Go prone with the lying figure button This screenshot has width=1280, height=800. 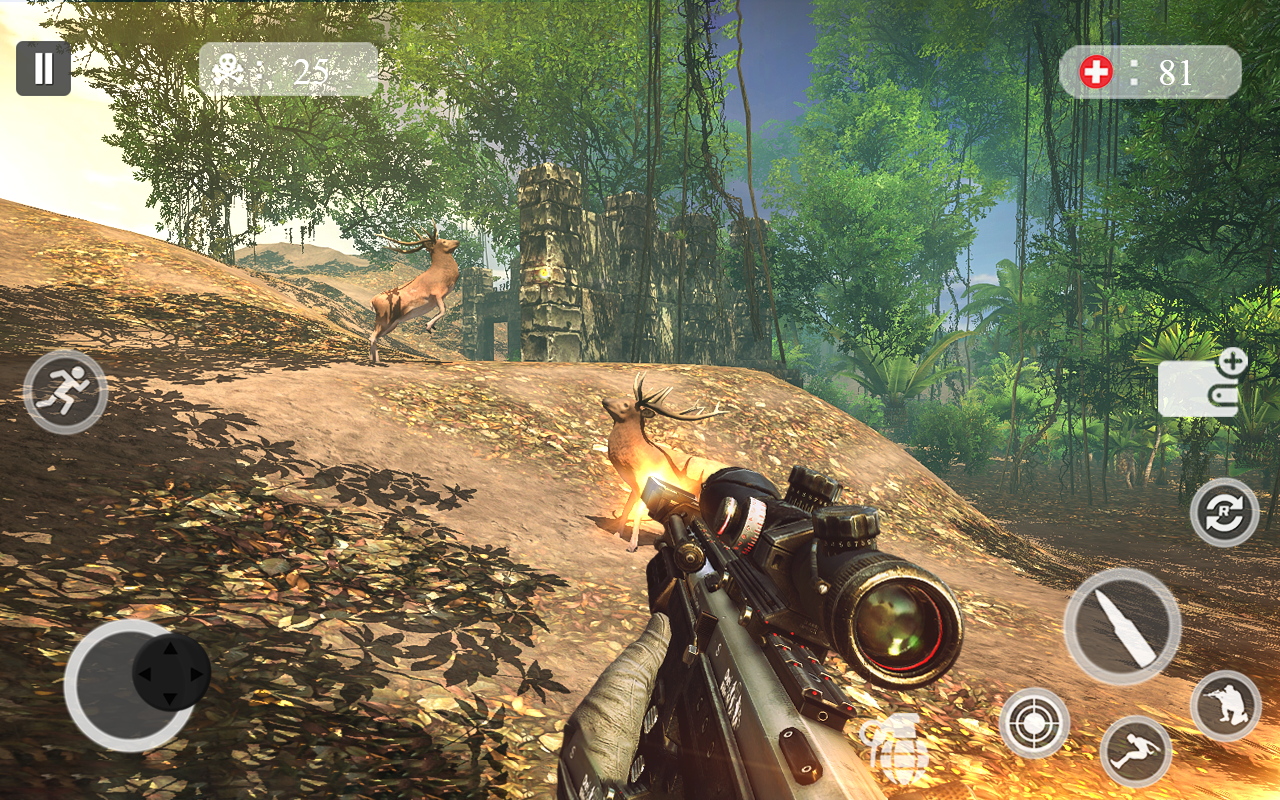pyautogui.click(x=1135, y=750)
